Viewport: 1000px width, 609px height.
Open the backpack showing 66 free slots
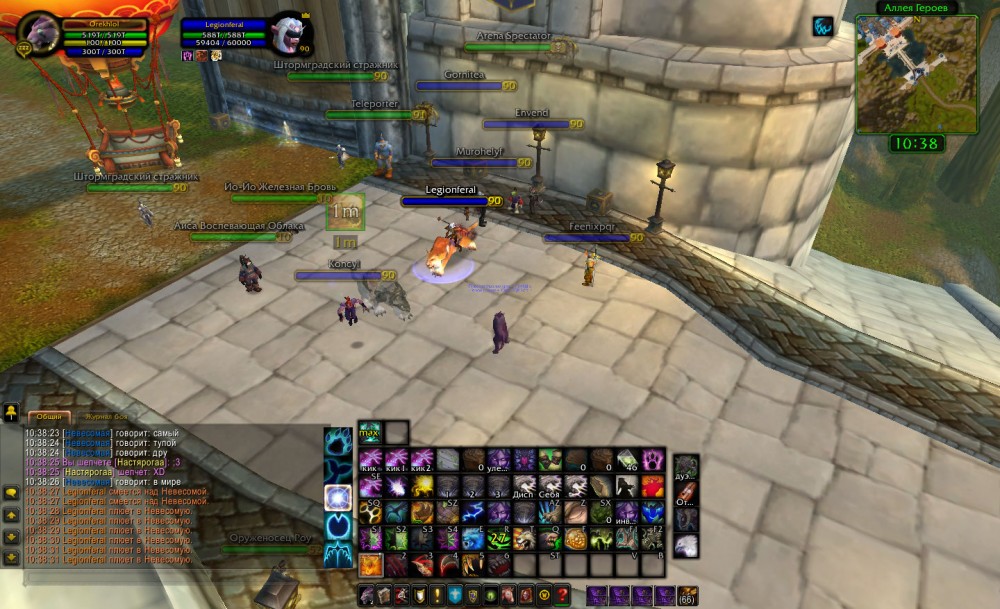[x=688, y=595]
